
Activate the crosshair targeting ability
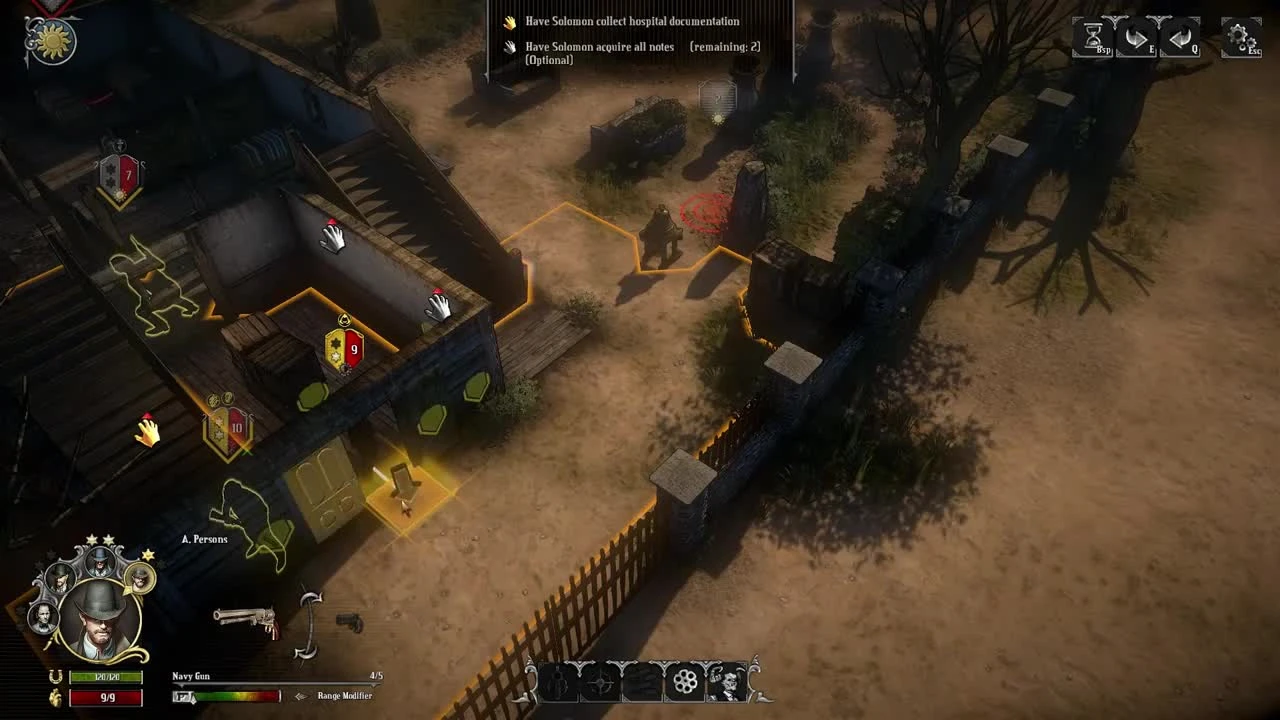coord(599,683)
